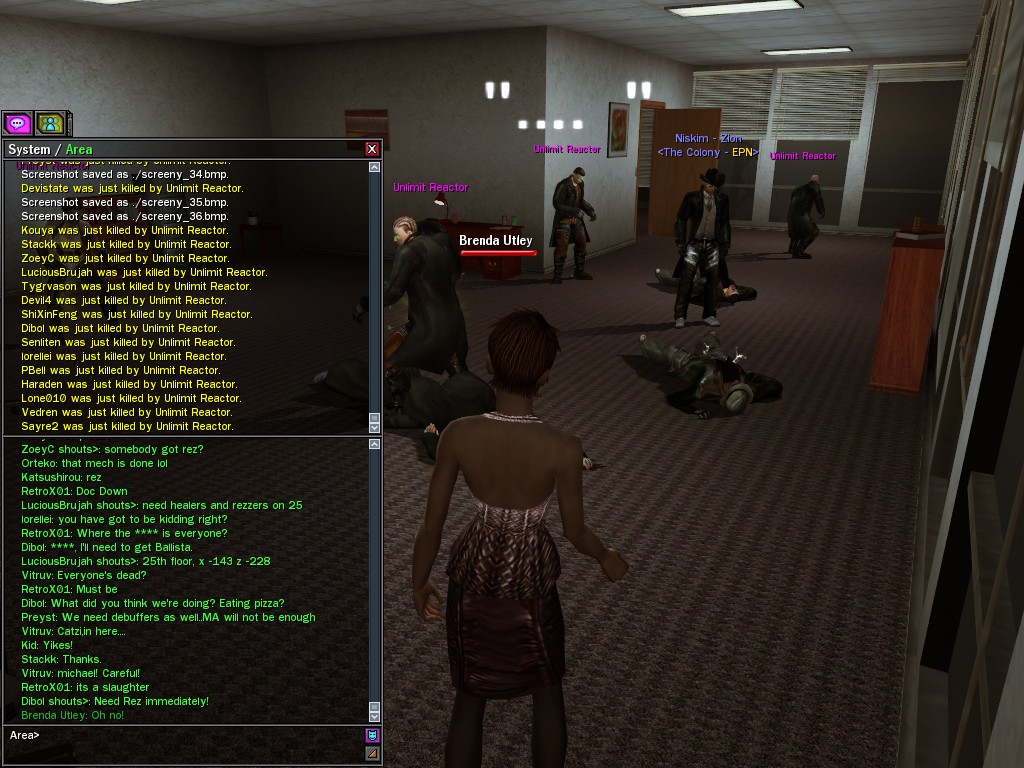Open the yellow team members icon
Image resolution: width=1024 pixels, height=768 pixels.
coord(50,123)
